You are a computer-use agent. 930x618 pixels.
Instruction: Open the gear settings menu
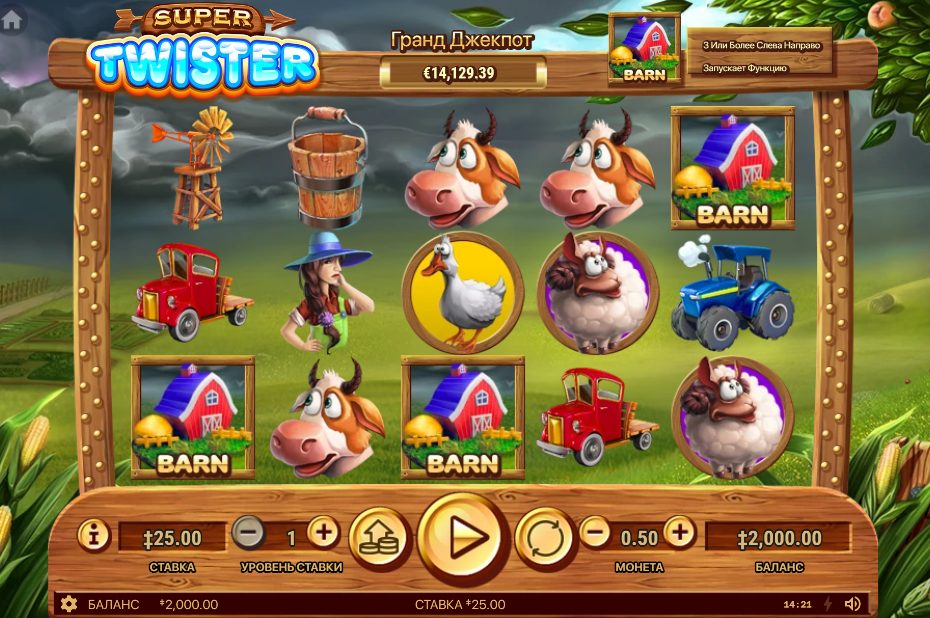(x=69, y=604)
